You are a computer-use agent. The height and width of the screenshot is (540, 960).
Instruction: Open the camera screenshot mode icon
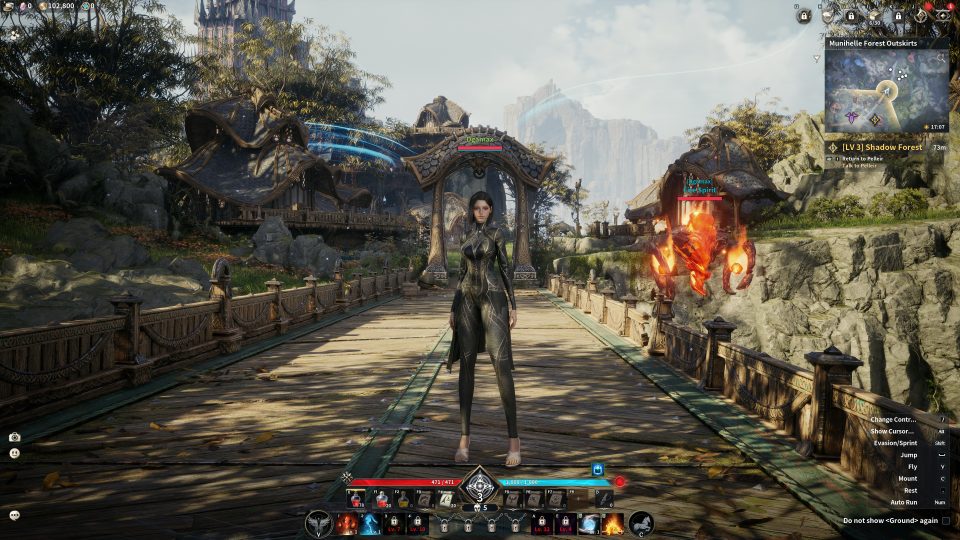(14, 437)
